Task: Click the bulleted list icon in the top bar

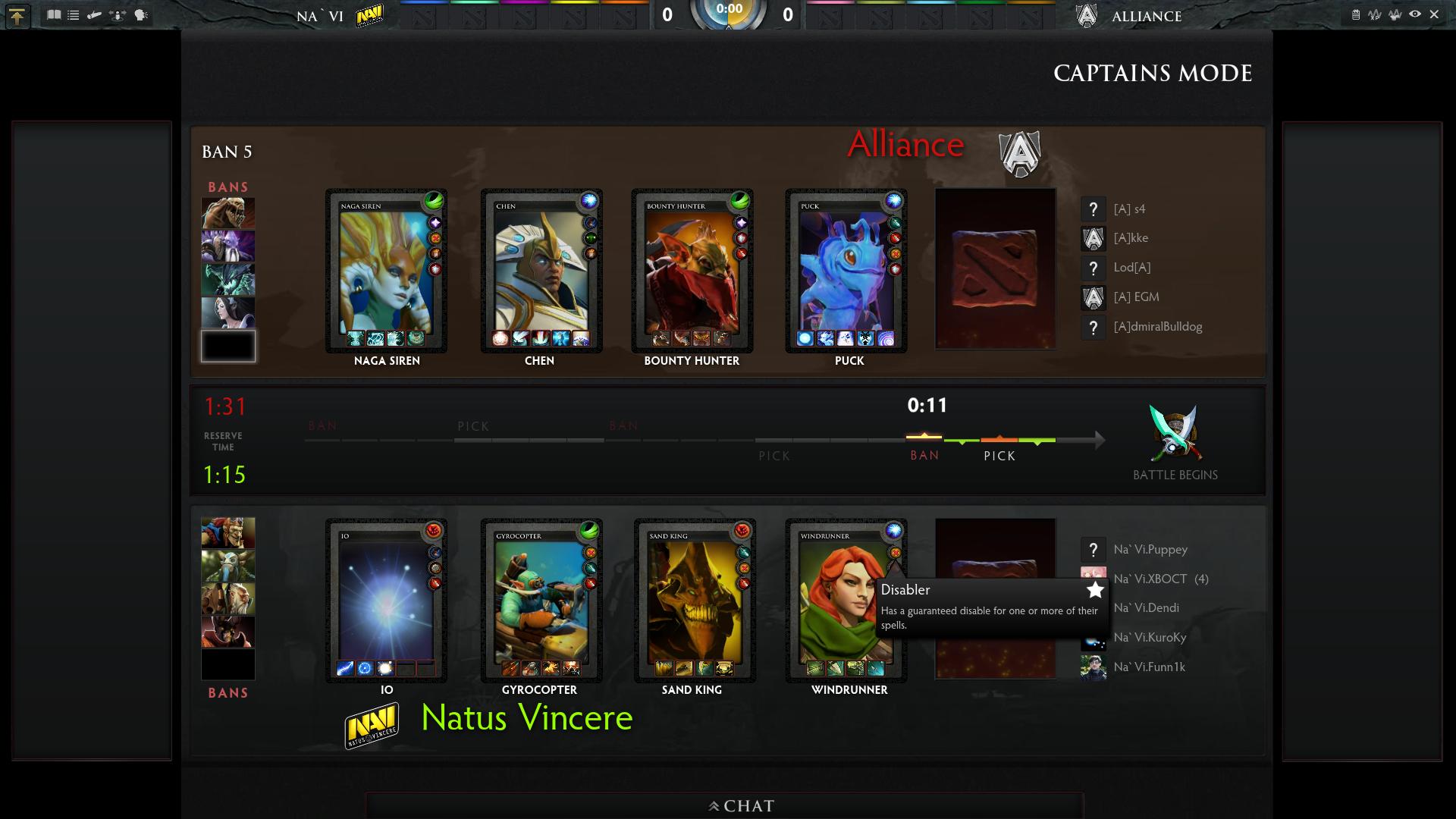Action: click(x=74, y=14)
